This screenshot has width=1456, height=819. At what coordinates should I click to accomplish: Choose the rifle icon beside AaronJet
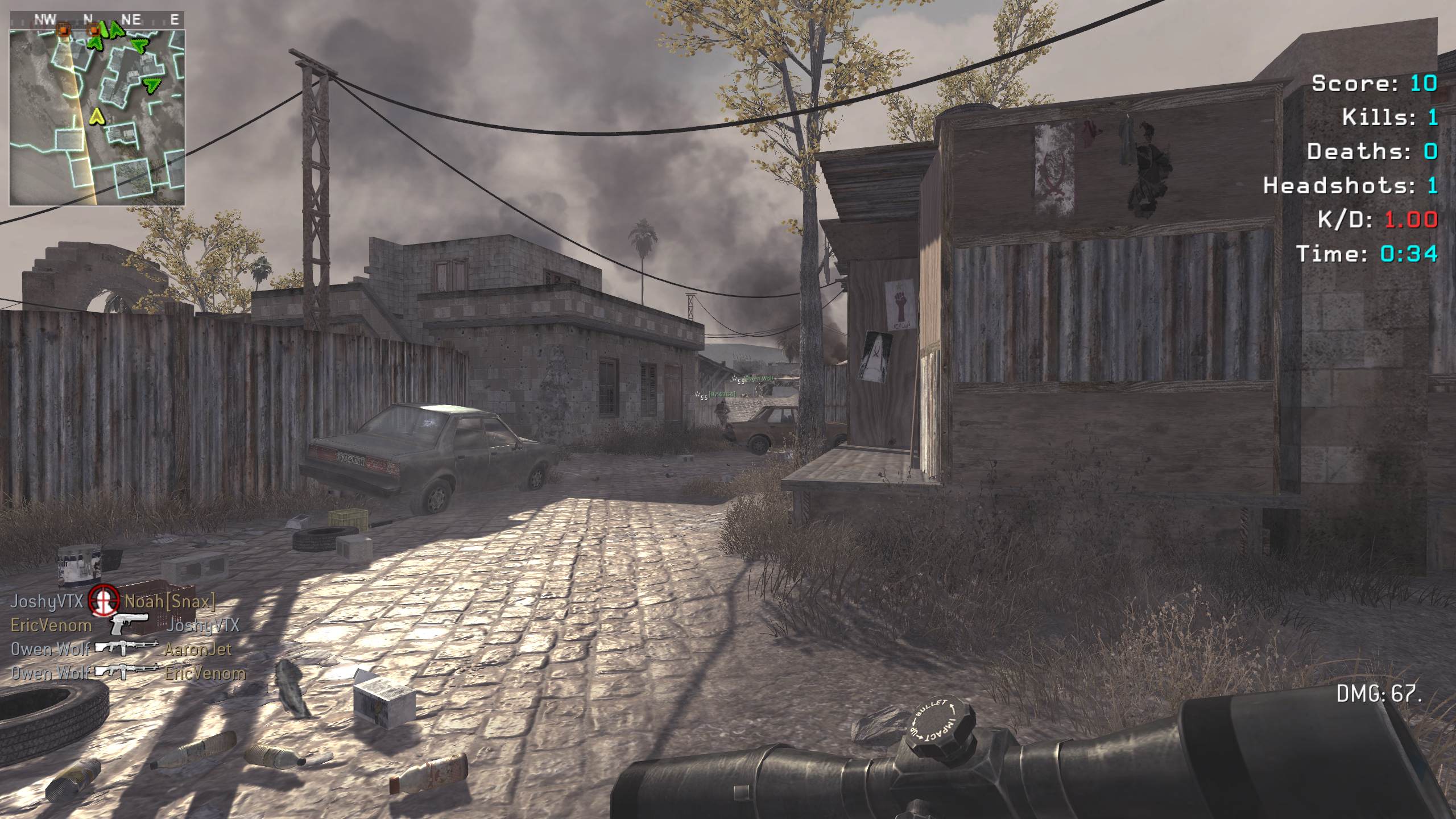(x=126, y=649)
